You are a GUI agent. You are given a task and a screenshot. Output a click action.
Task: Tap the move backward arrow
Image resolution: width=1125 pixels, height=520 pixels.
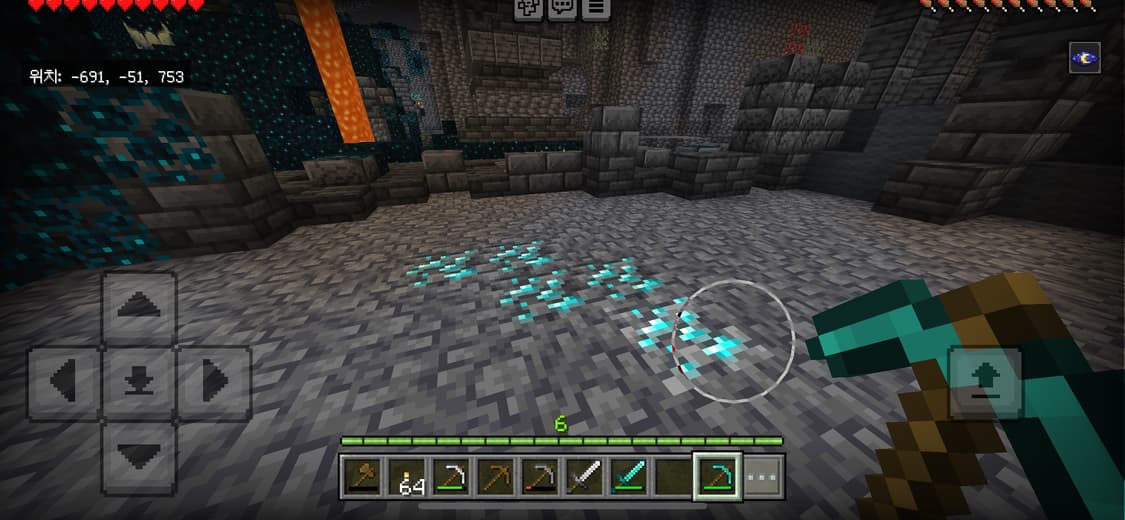coord(139,457)
